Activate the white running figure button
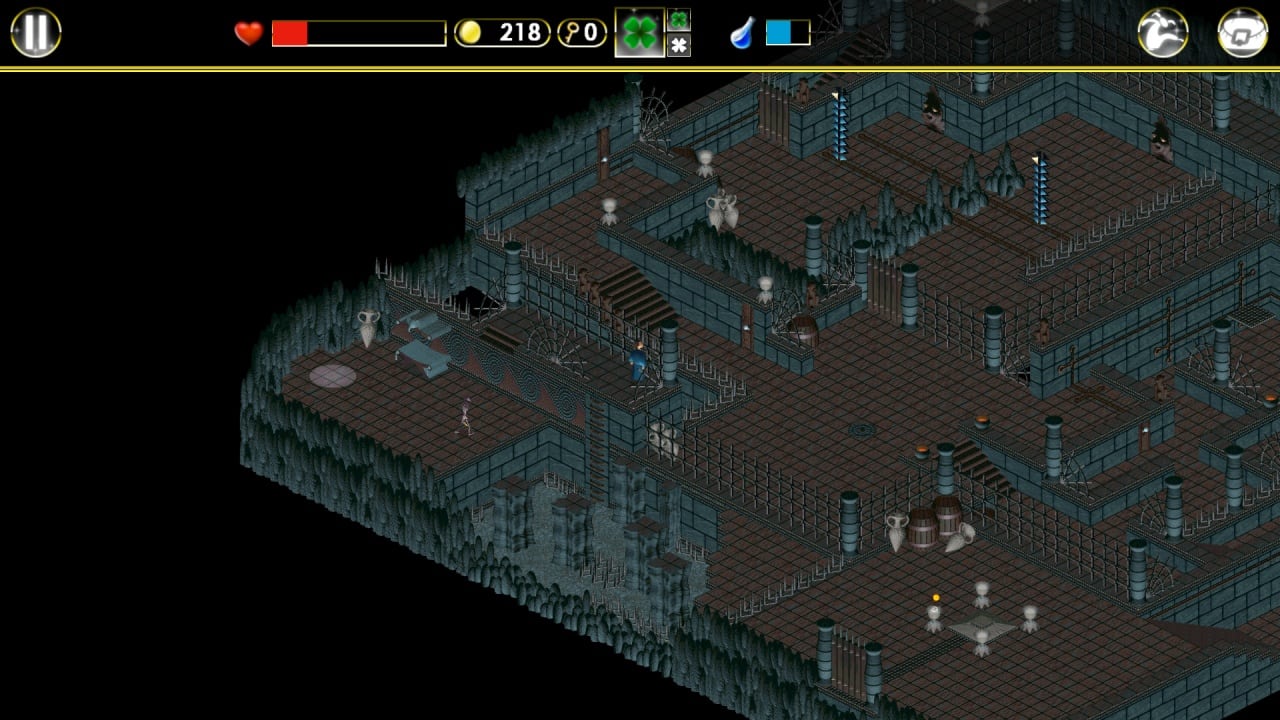 pyautogui.click(x=1162, y=33)
